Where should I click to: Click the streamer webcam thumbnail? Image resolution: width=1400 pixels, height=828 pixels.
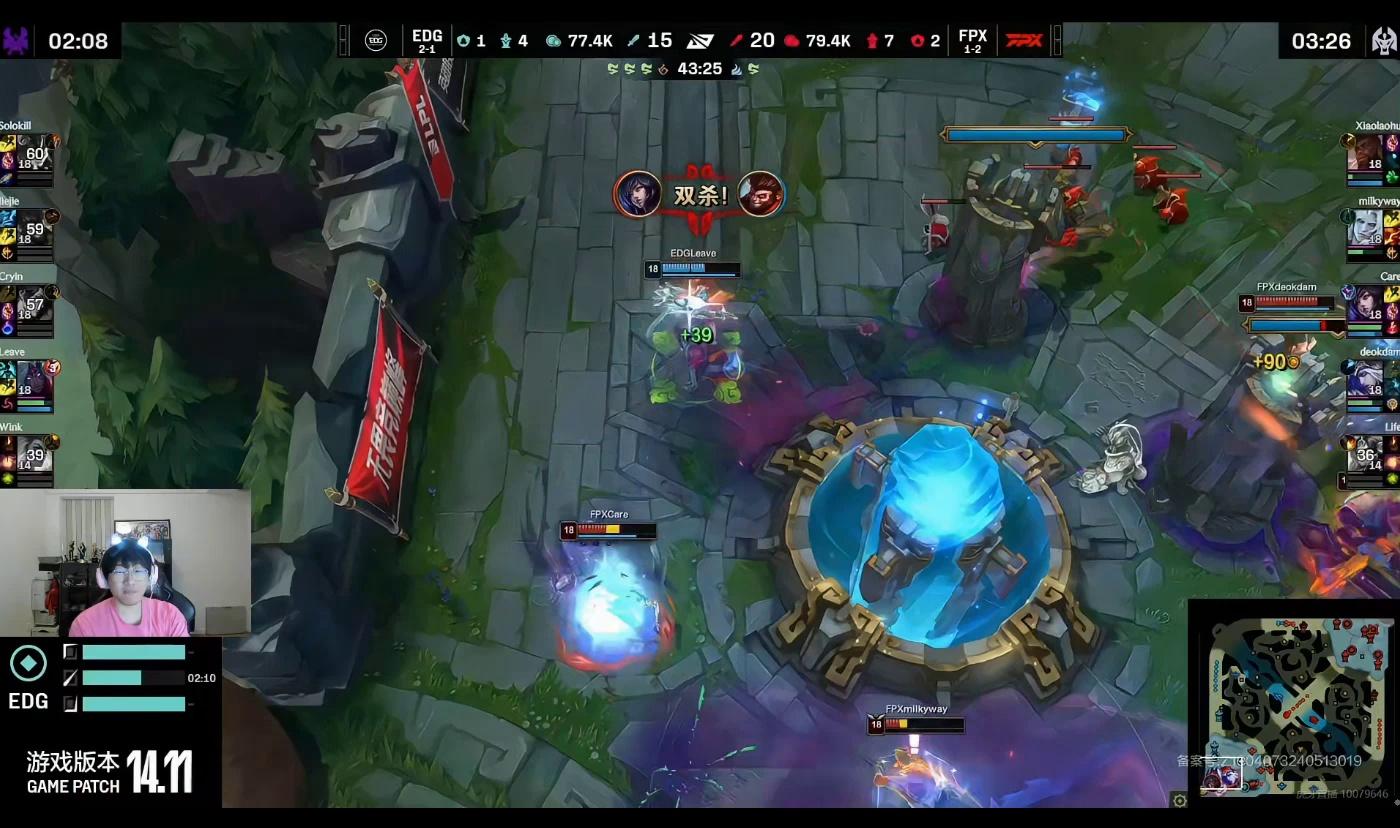125,563
